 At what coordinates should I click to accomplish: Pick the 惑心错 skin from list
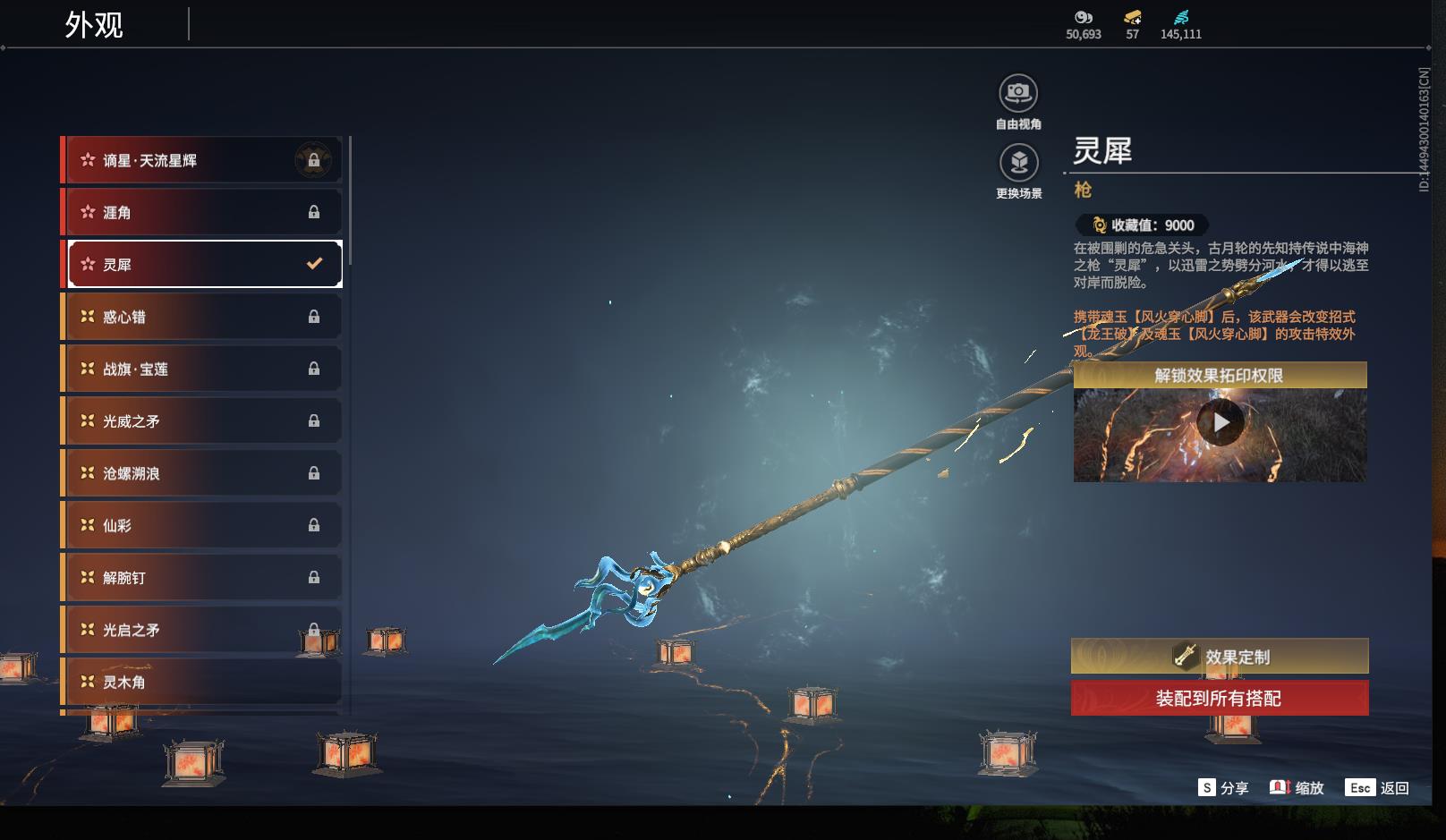point(202,317)
